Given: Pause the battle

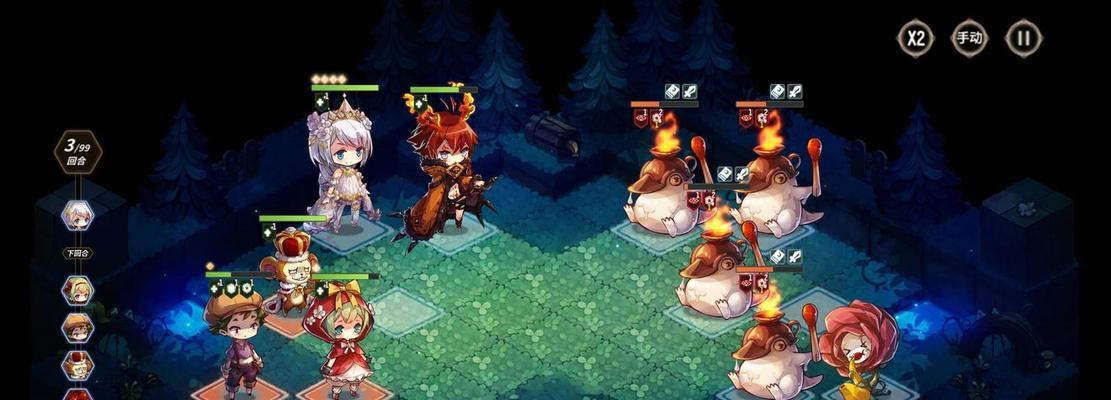Looking at the screenshot, I should click(x=1023, y=39).
